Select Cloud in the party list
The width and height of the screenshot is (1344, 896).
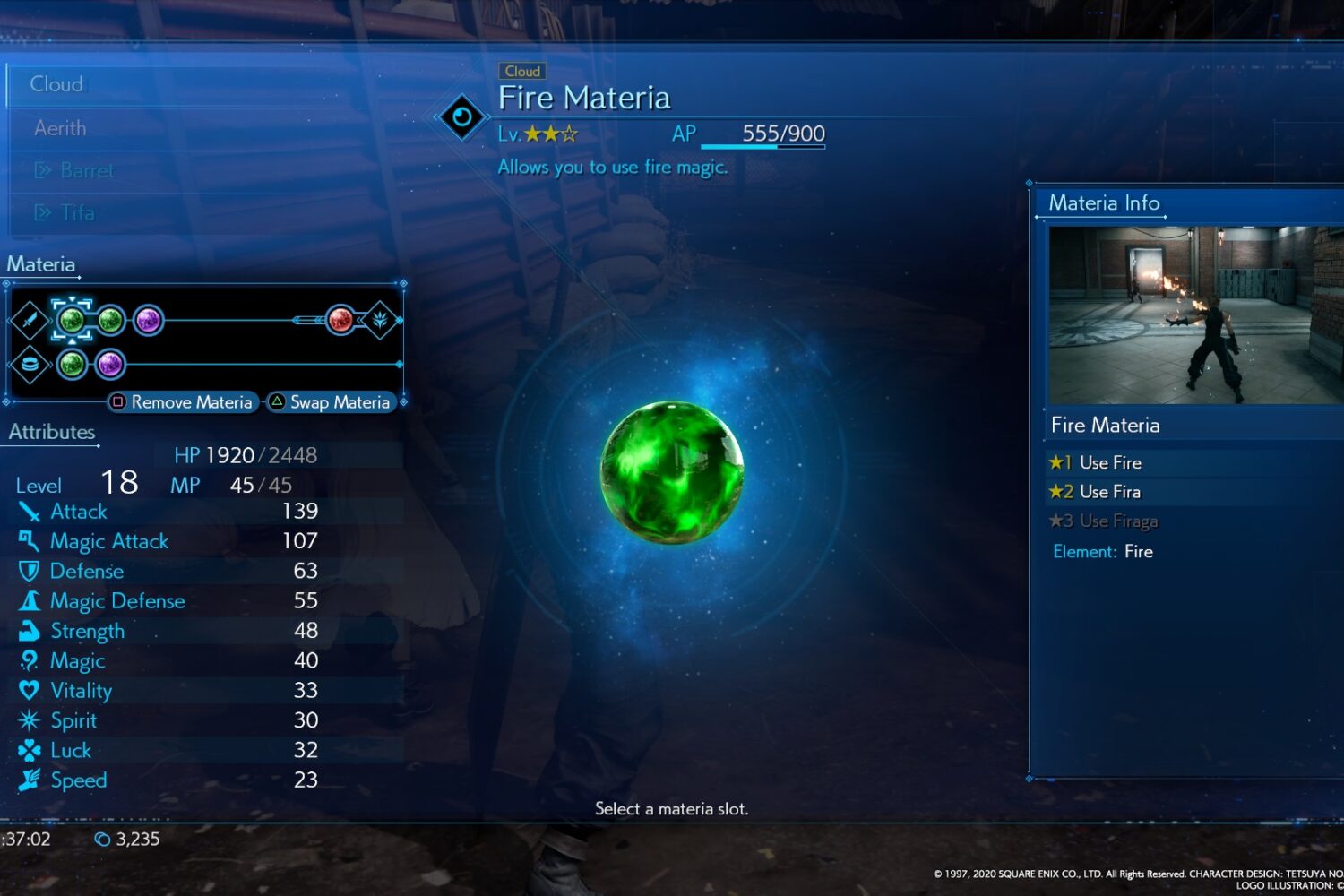click(57, 84)
